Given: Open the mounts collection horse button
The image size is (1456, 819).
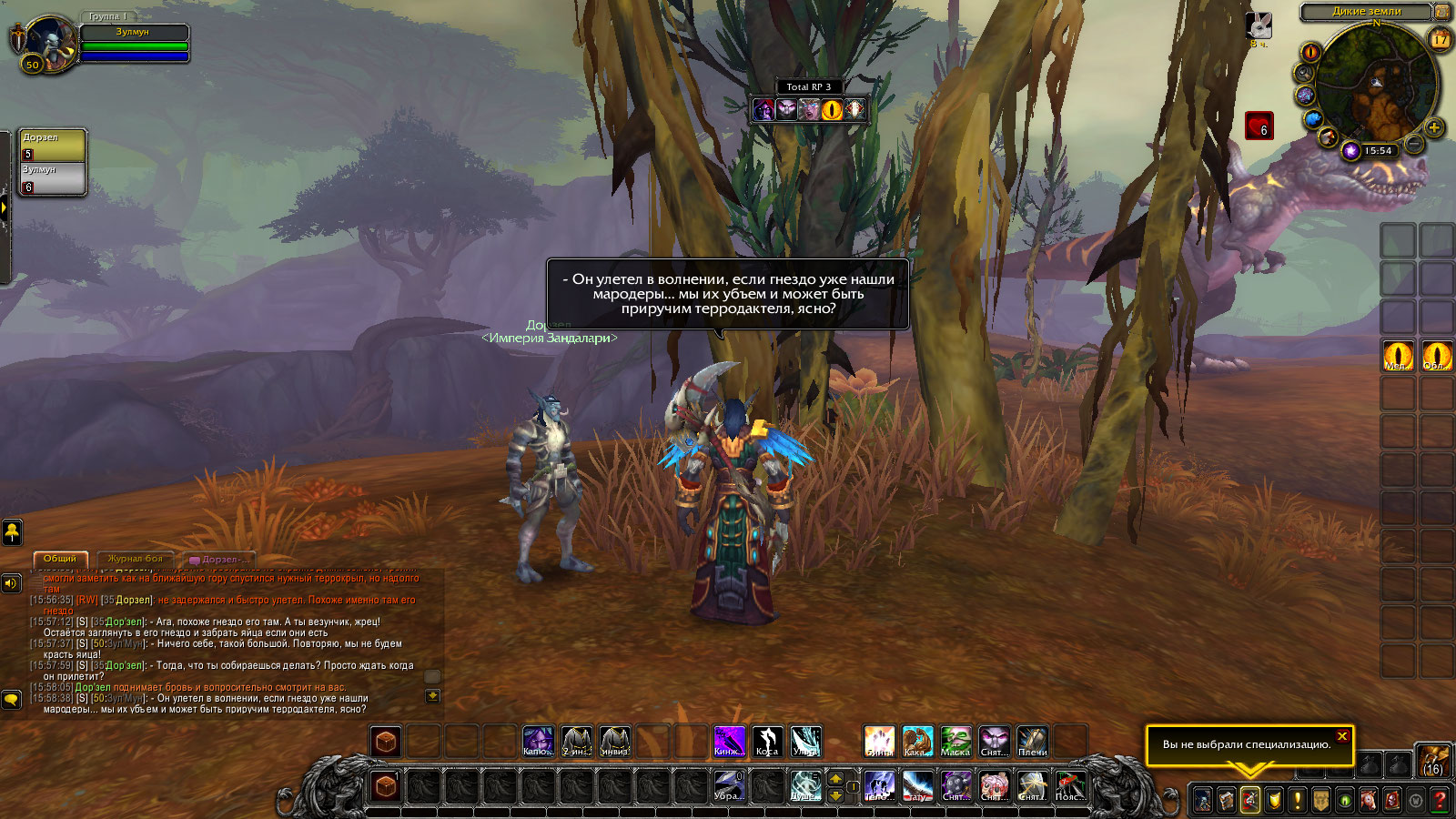Looking at the screenshot, I should (1368, 800).
